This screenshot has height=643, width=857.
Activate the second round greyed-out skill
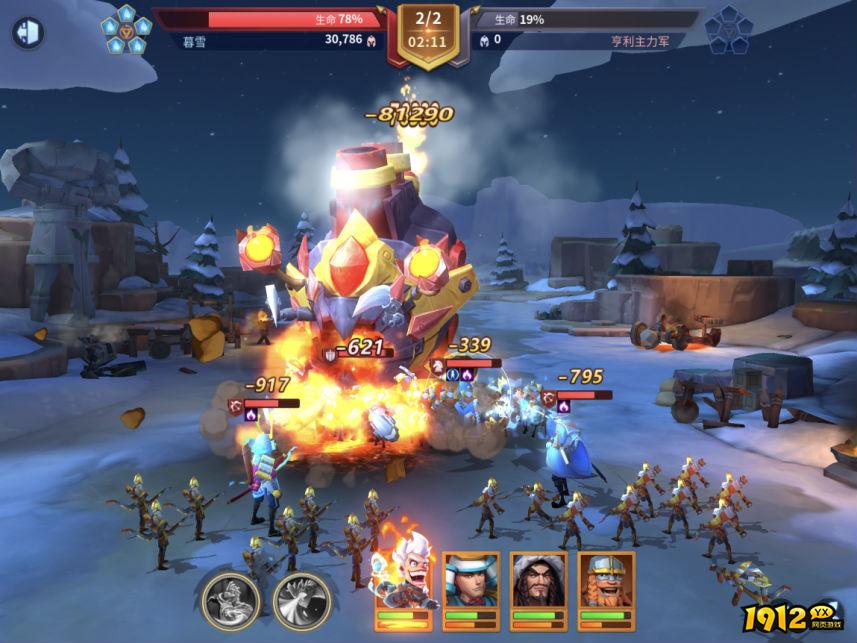[302, 600]
